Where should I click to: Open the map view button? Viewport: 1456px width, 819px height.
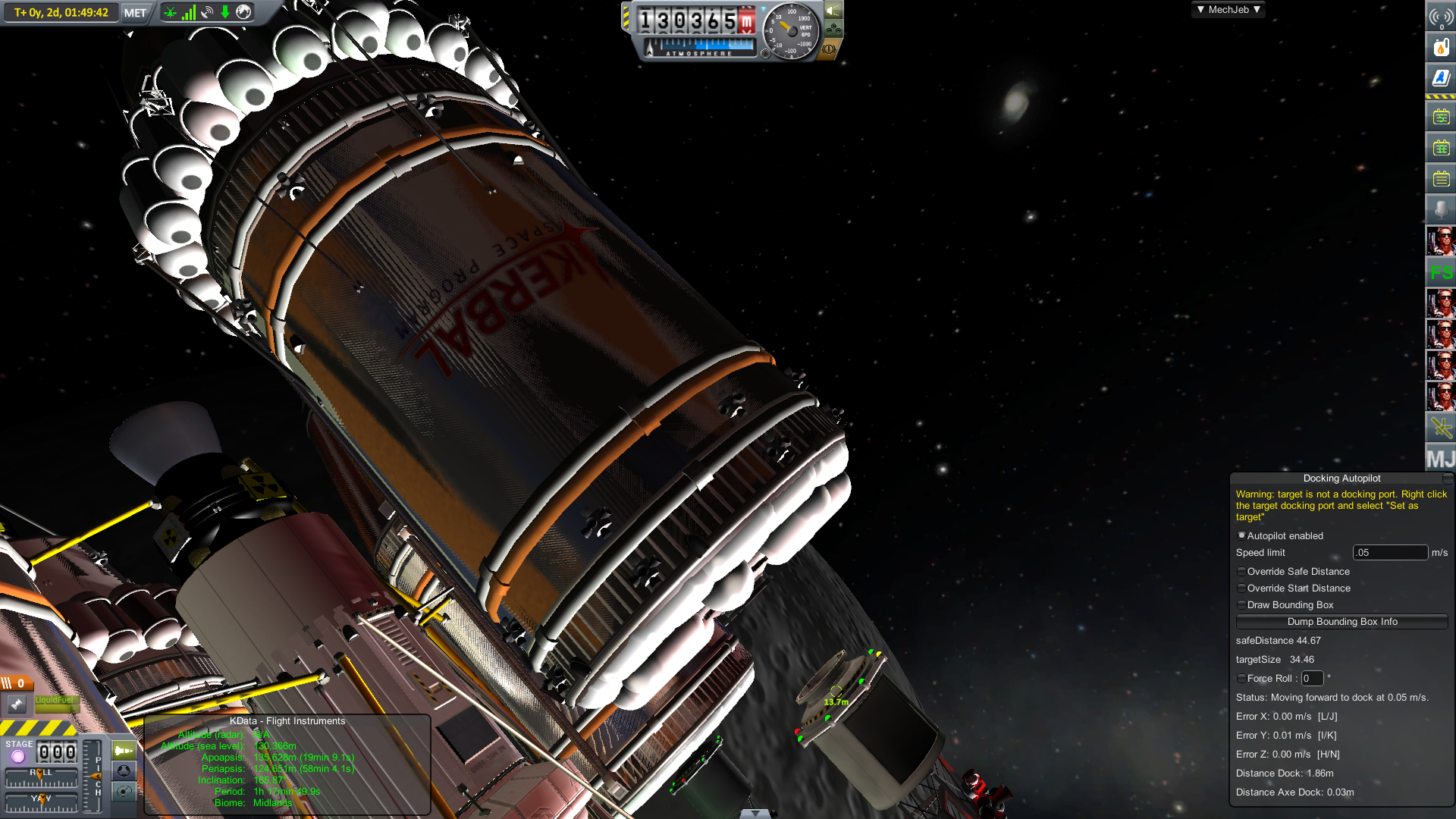(124, 792)
